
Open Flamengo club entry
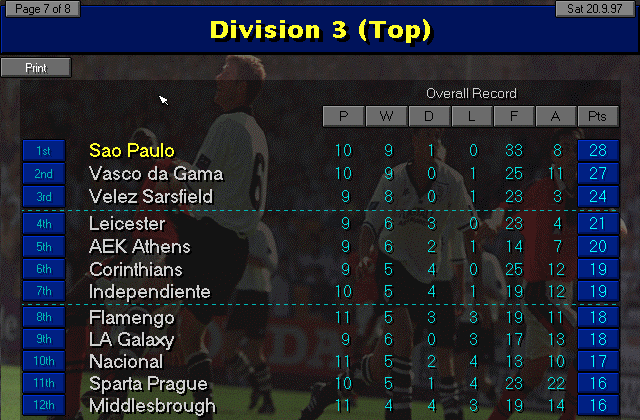132,318
